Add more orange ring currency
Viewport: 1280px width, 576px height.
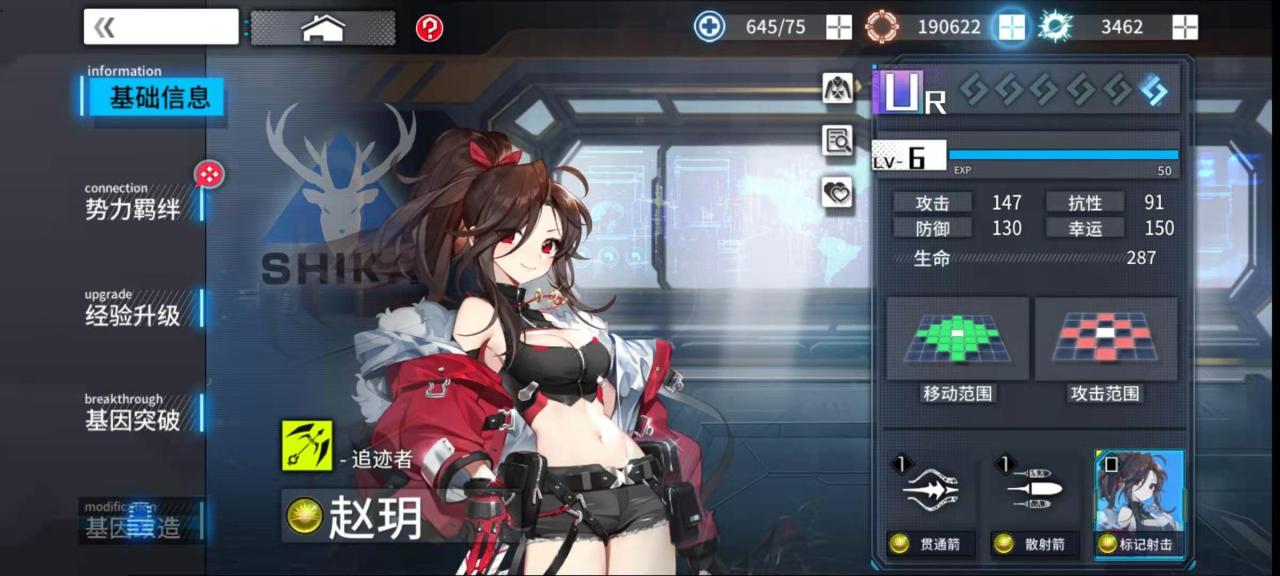1012,27
